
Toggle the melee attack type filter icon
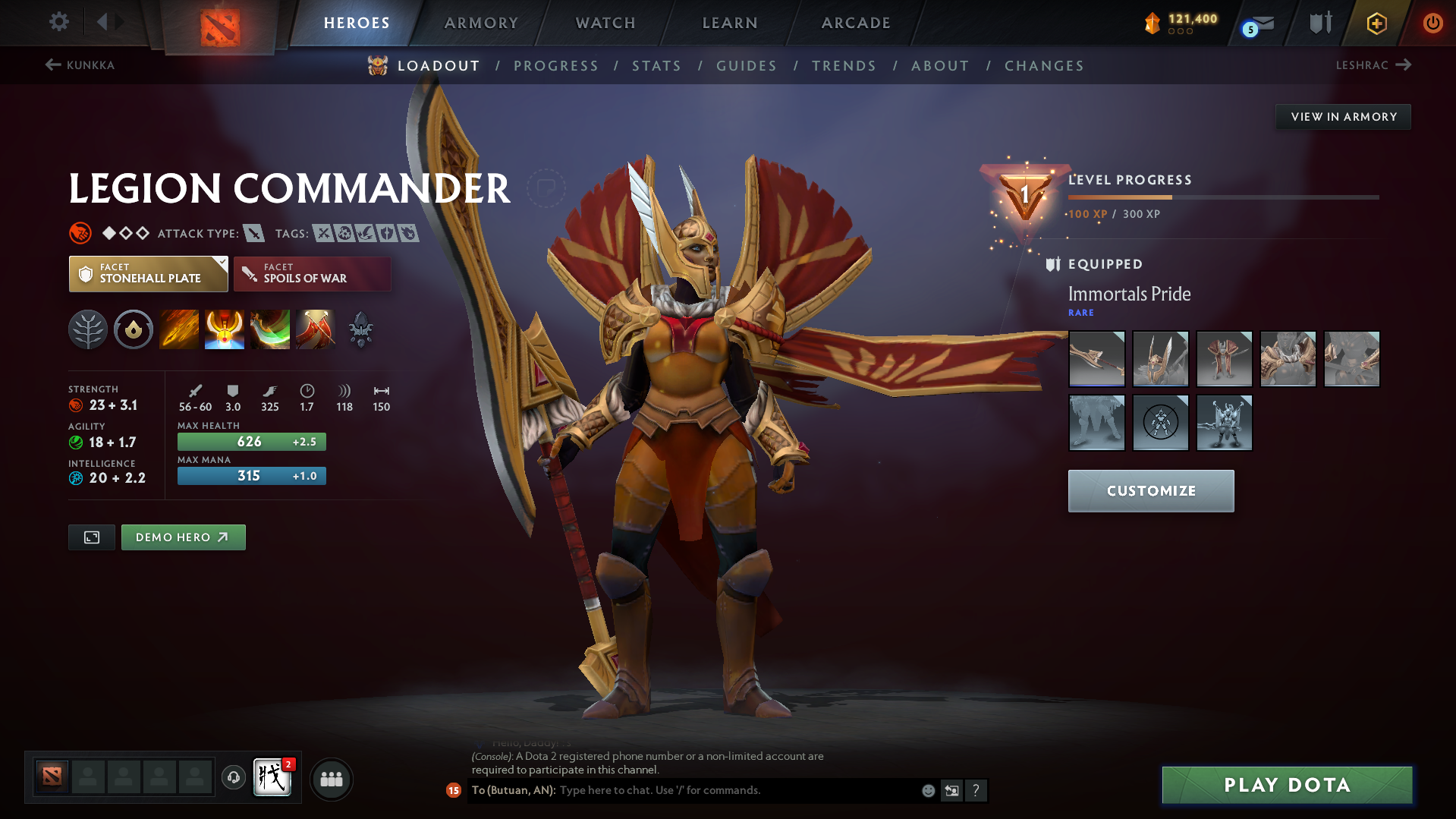(253, 233)
